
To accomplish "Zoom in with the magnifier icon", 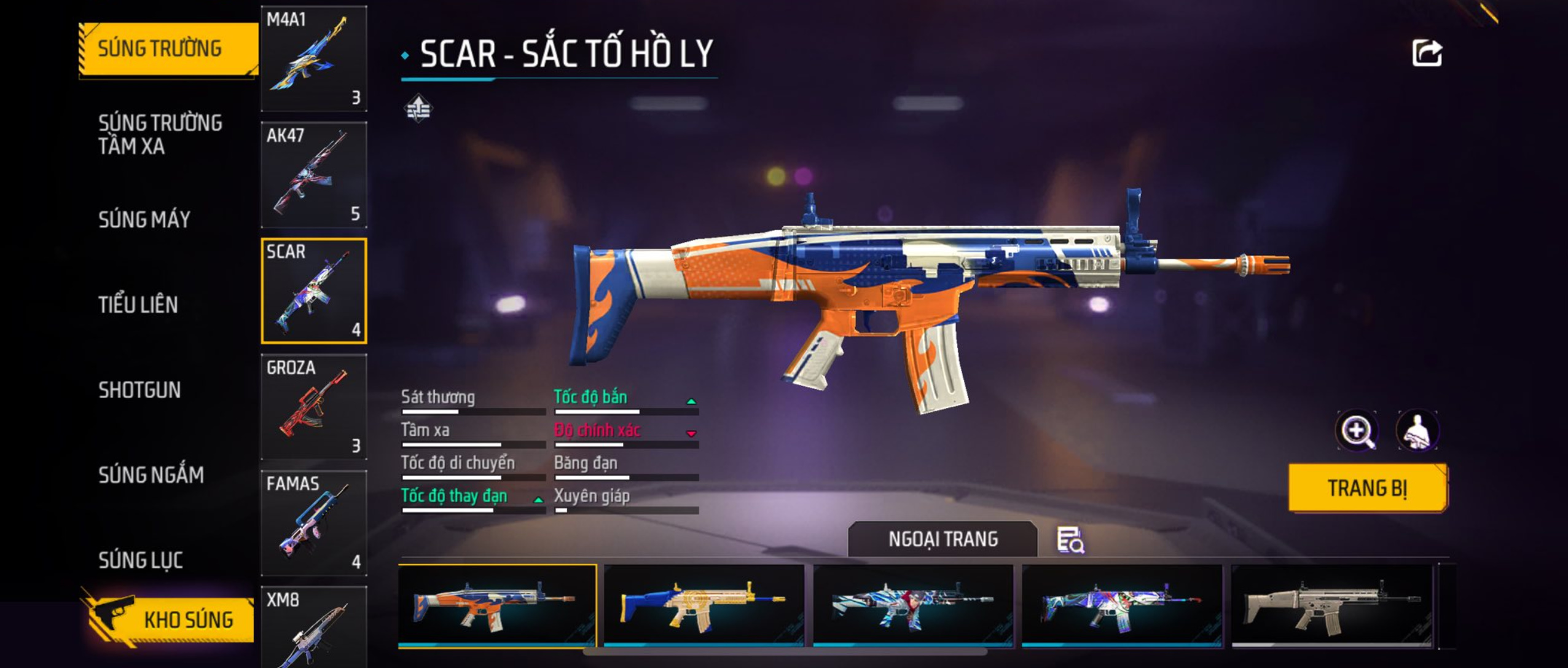I will pos(1357,431).
